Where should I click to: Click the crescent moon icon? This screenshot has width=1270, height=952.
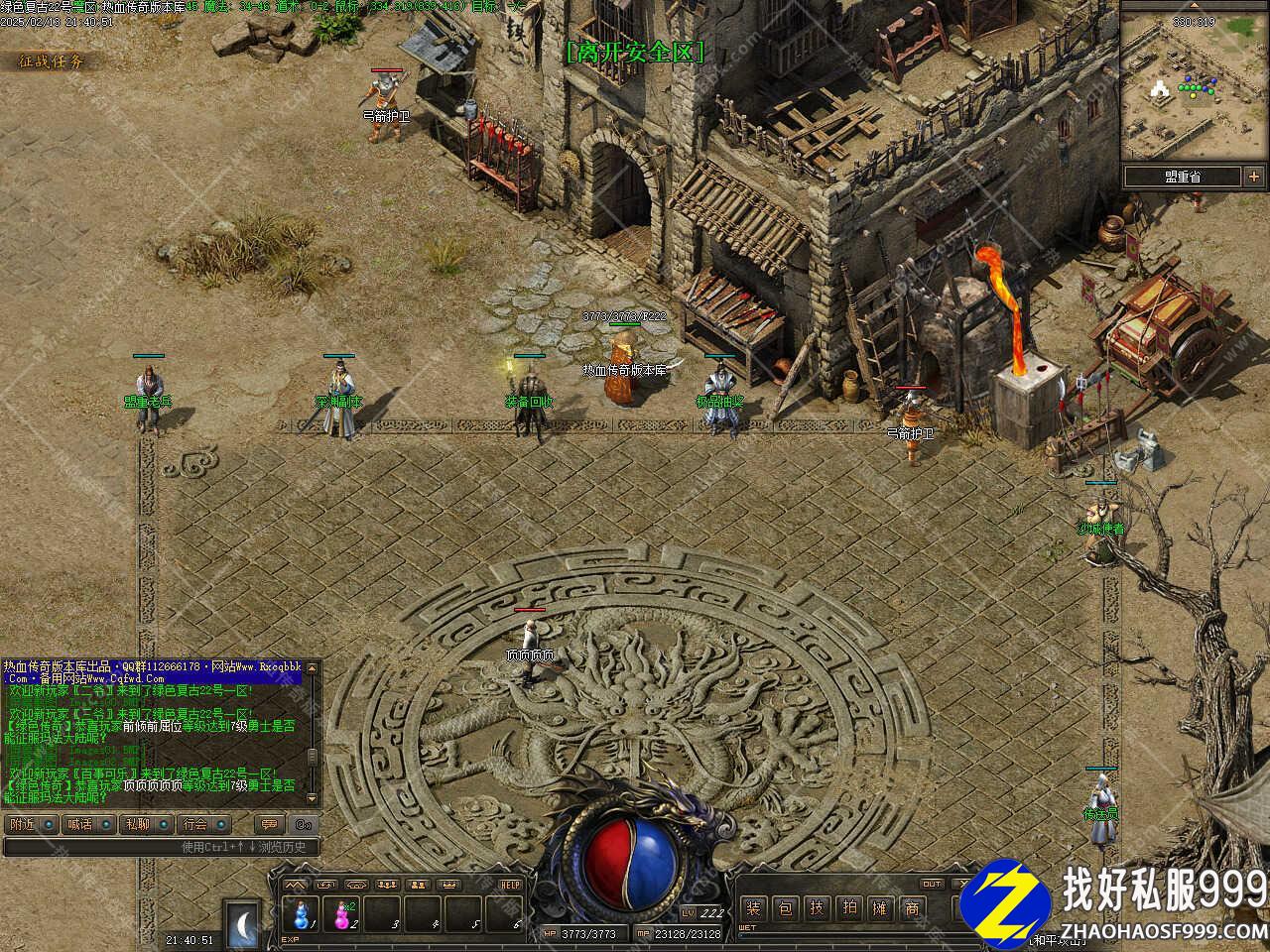coord(242,920)
